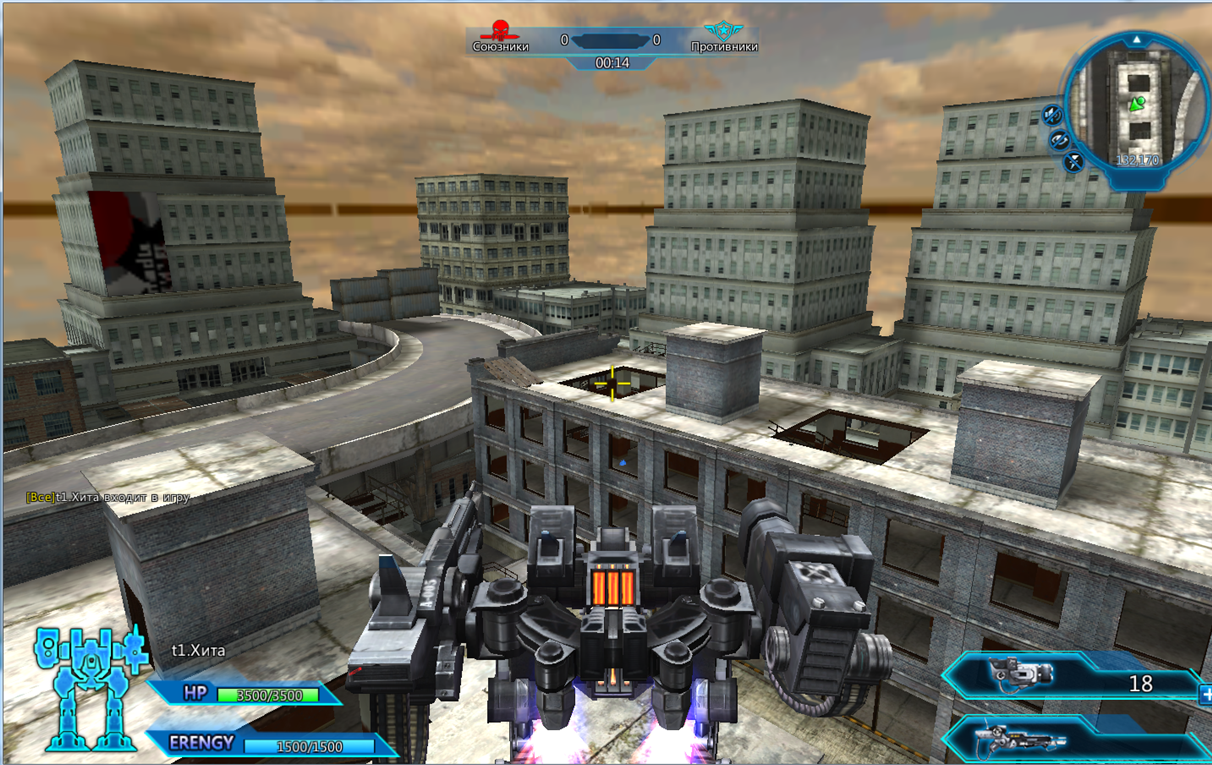This screenshot has width=1212, height=765.
Task: Click the blue plus button by weapons
Action: coord(1205,692)
